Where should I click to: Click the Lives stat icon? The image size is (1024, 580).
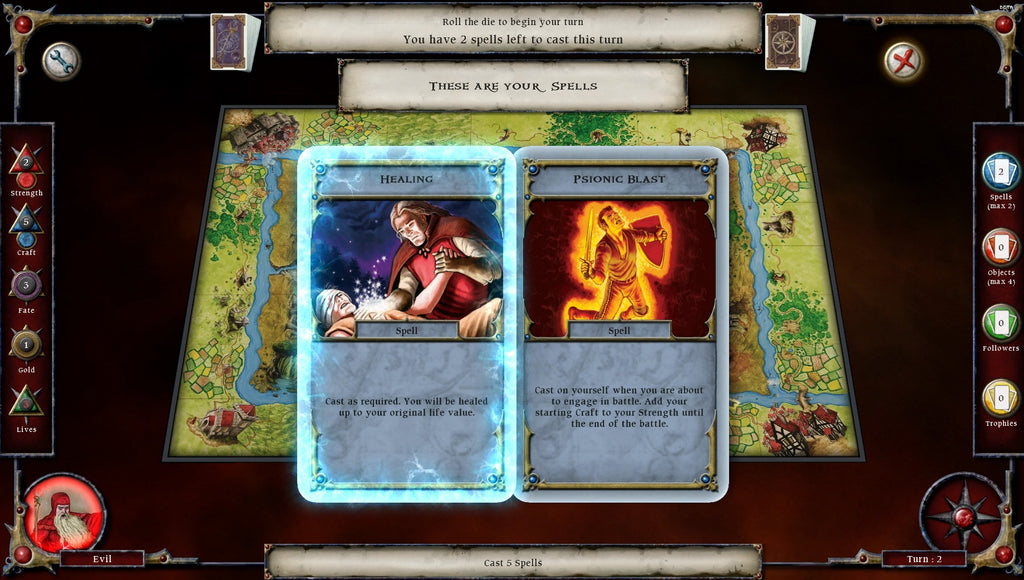click(26, 402)
